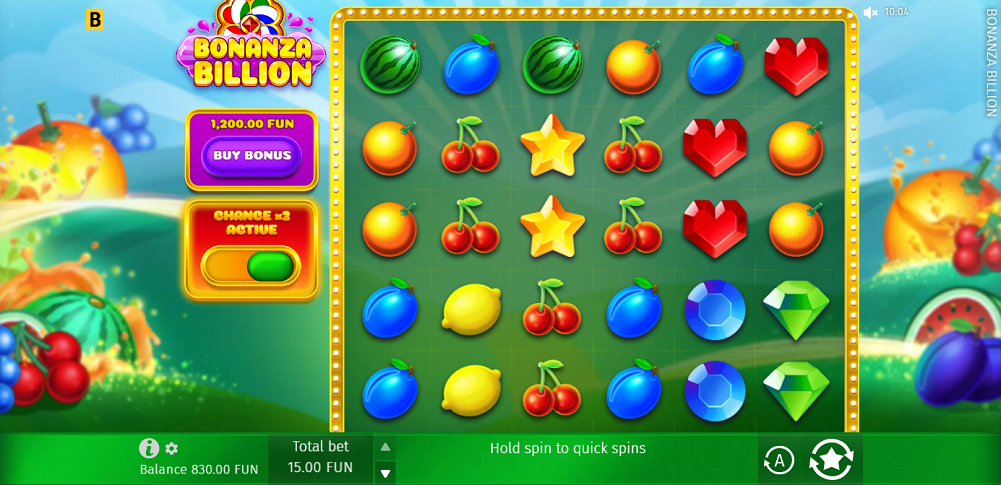Viewport: 1001px width, 485px height.
Task: Increase the total bet with up arrow
Action: [x=385, y=447]
